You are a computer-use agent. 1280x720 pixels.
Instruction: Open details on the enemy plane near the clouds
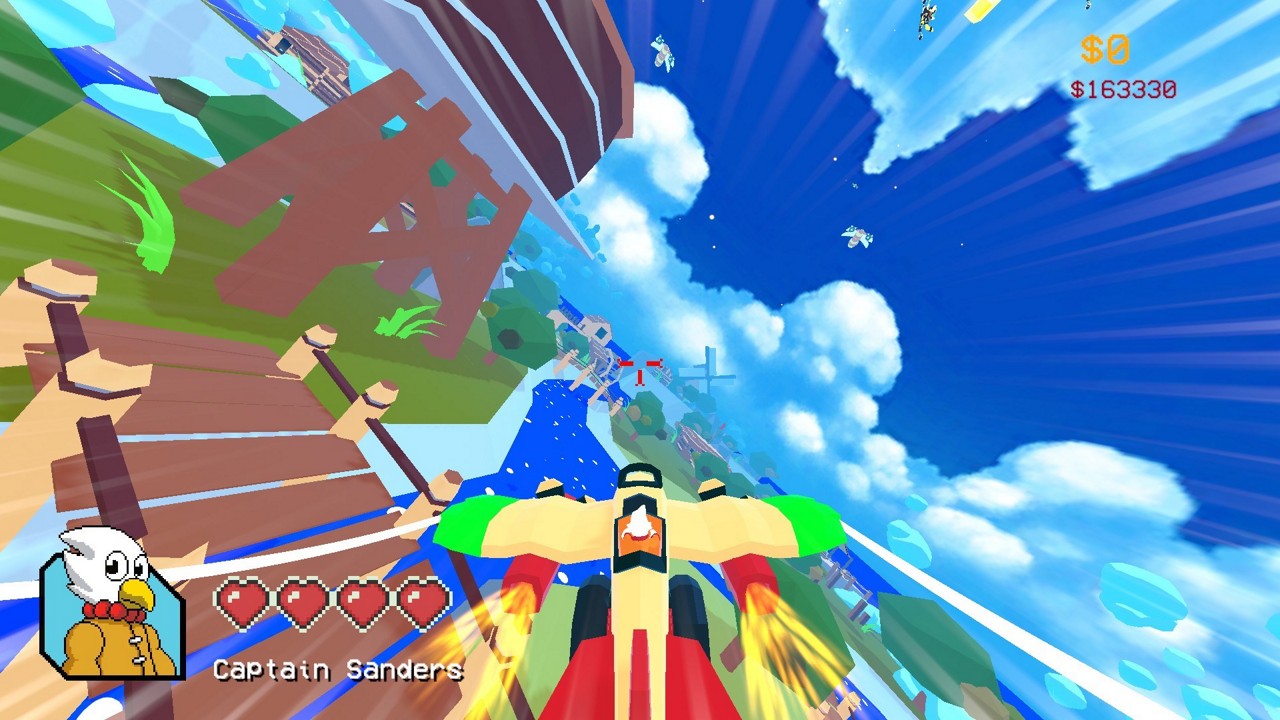point(855,234)
